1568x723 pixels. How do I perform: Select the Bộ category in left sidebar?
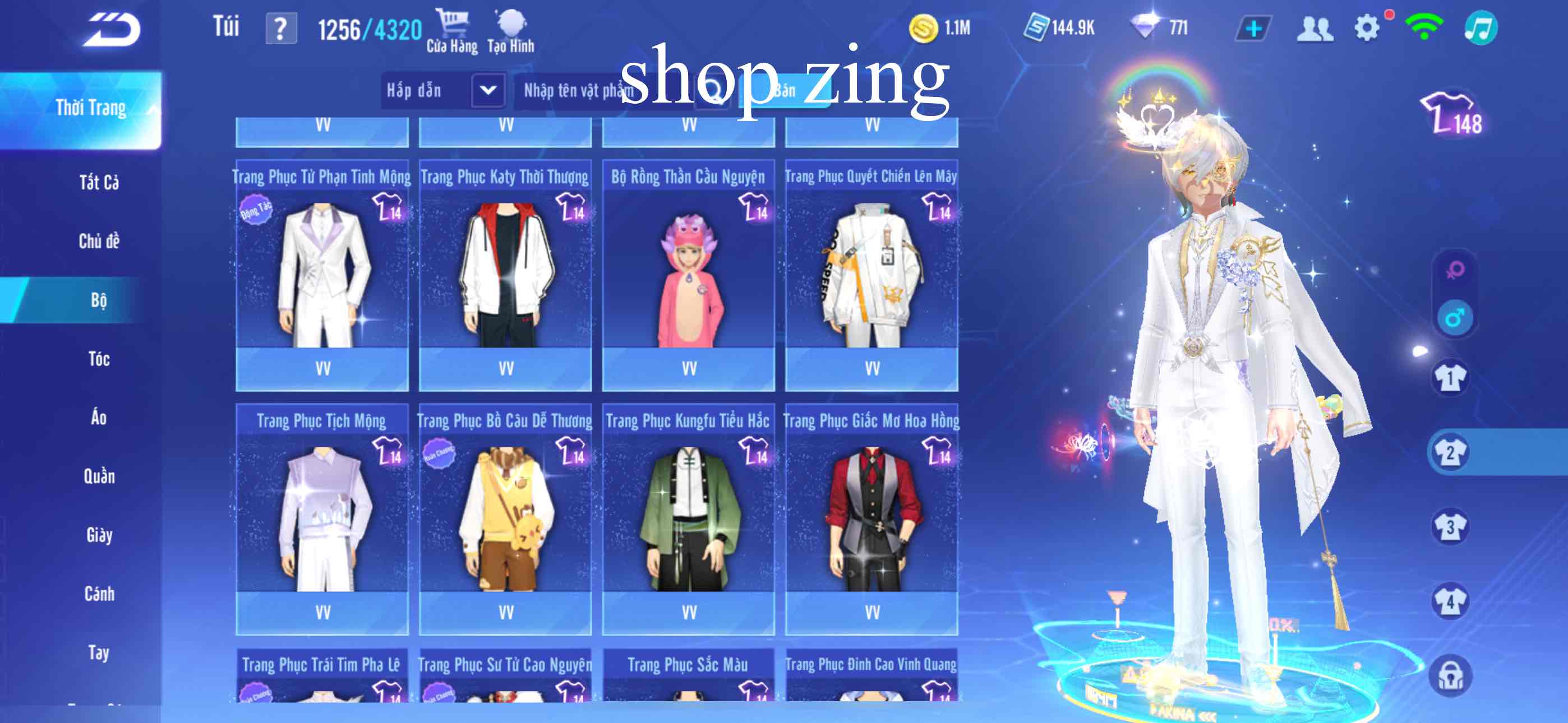[x=98, y=299]
